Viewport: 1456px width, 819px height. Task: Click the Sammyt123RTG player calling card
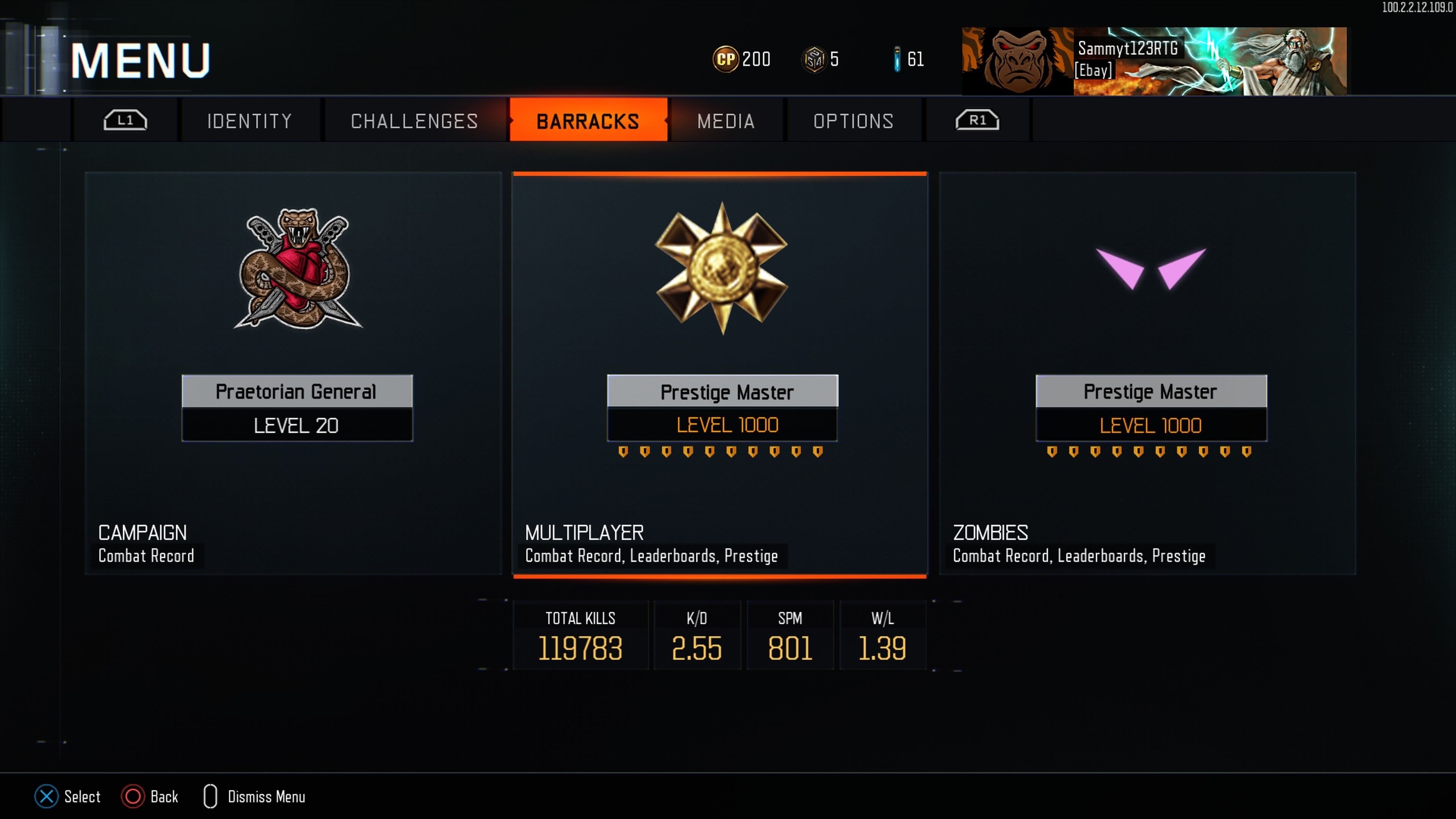(x=1154, y=61)
